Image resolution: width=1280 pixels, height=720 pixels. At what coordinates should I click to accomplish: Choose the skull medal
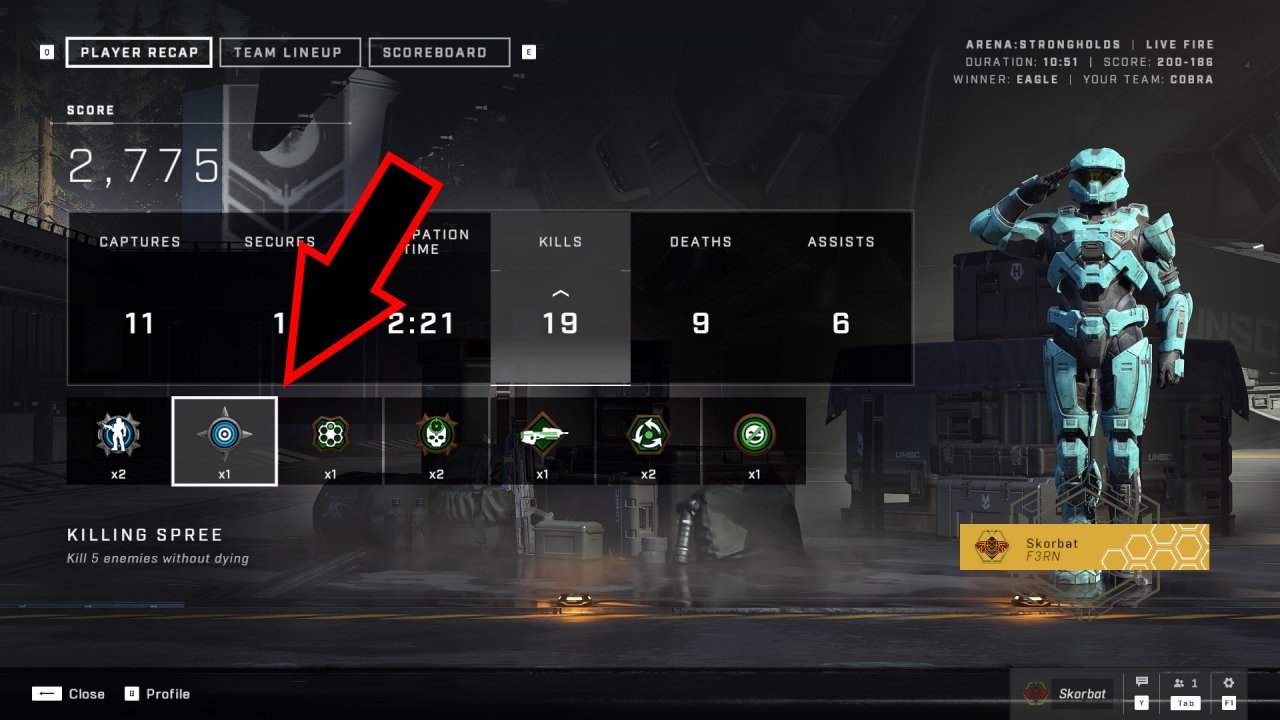point(436,440)
